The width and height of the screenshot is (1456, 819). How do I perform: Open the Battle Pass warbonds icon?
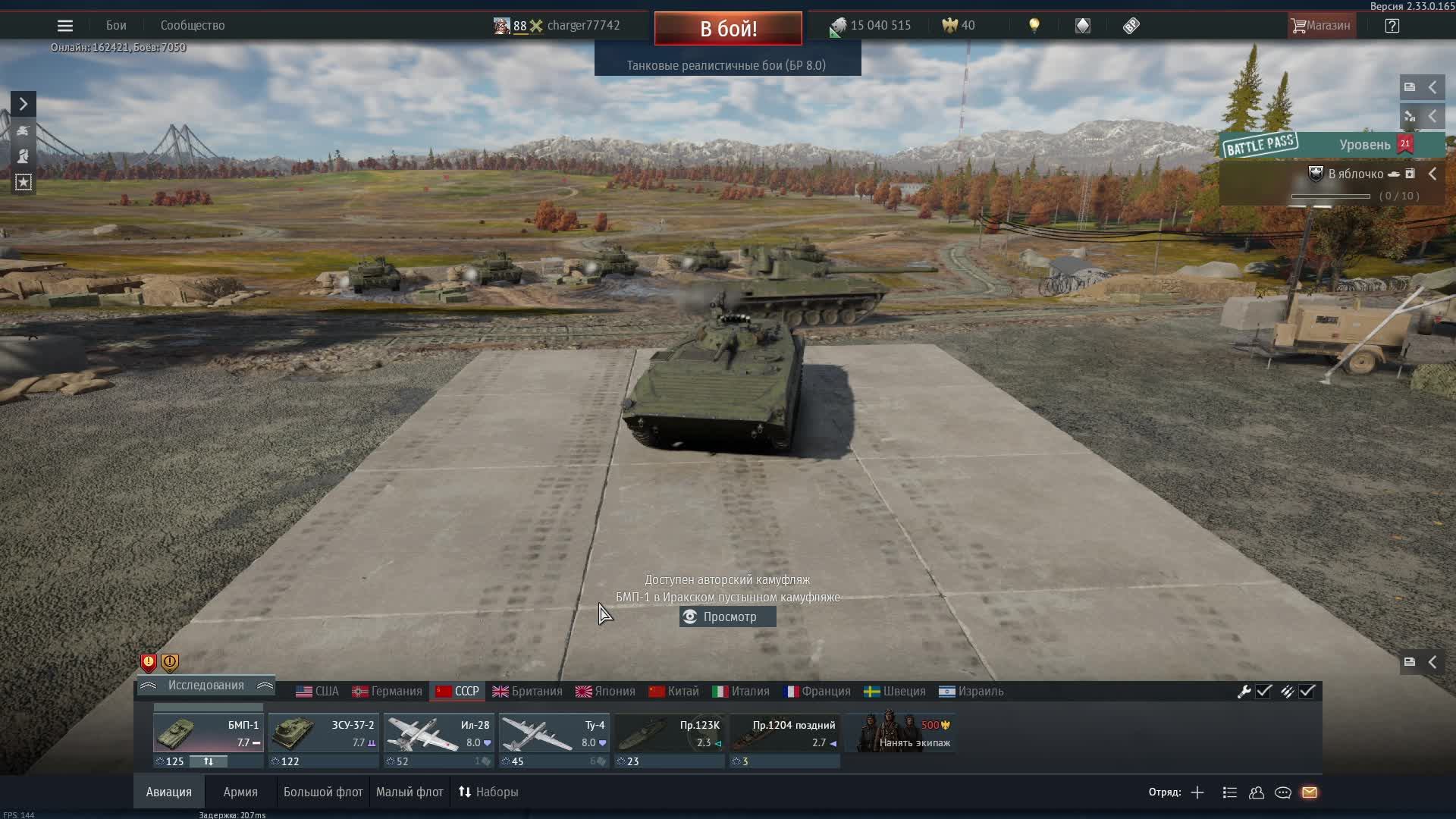1082,25
